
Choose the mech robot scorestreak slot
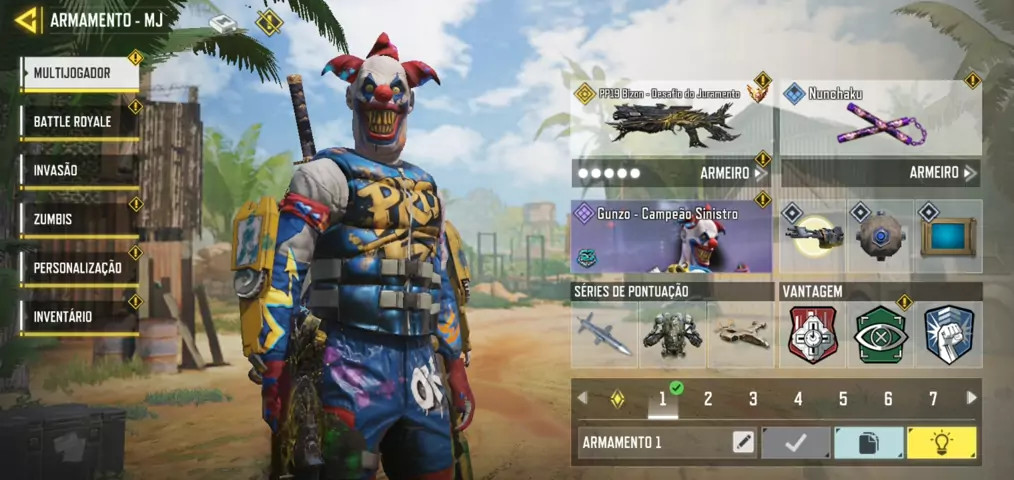672,335
